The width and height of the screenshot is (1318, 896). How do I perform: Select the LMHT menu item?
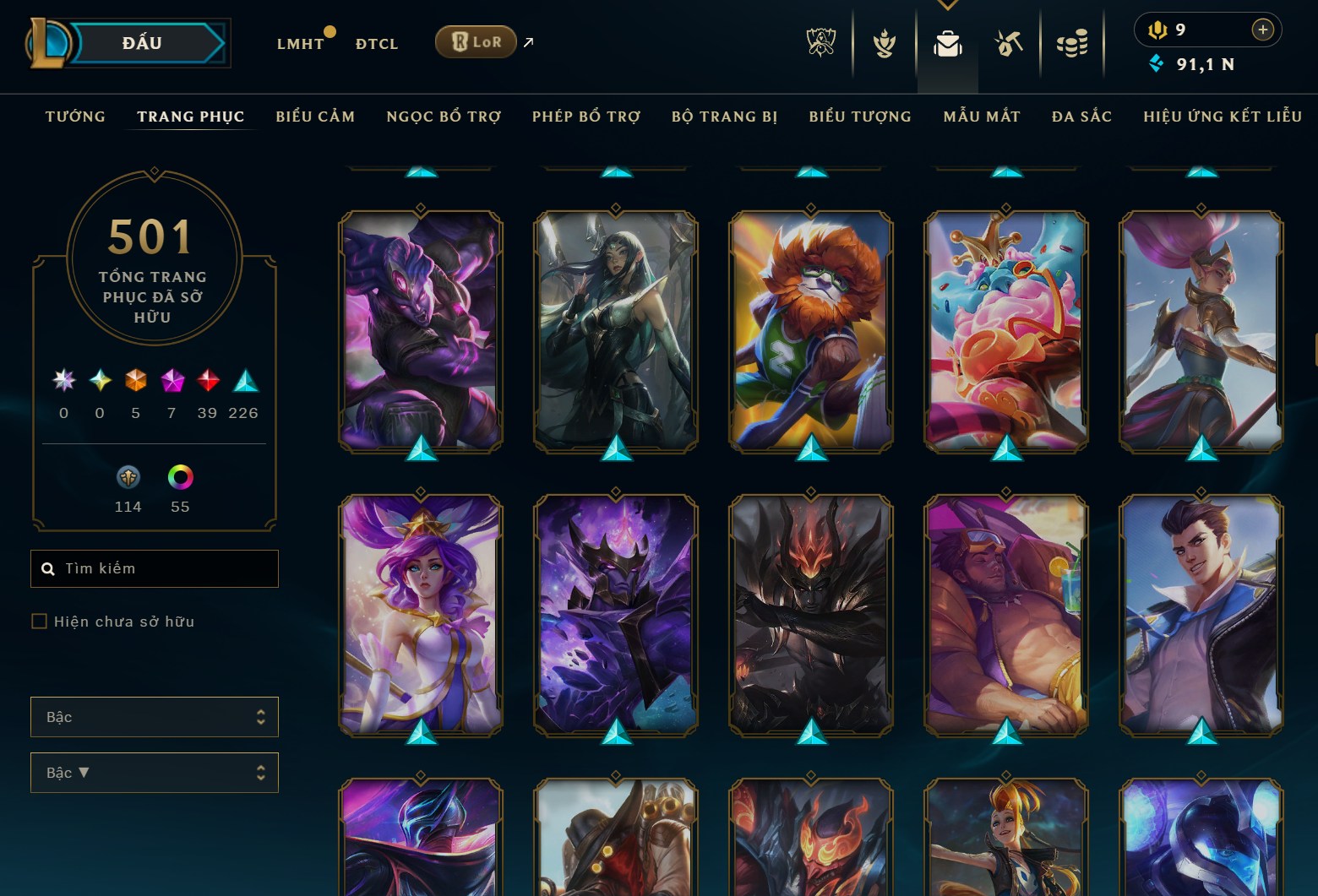point(300,43)
